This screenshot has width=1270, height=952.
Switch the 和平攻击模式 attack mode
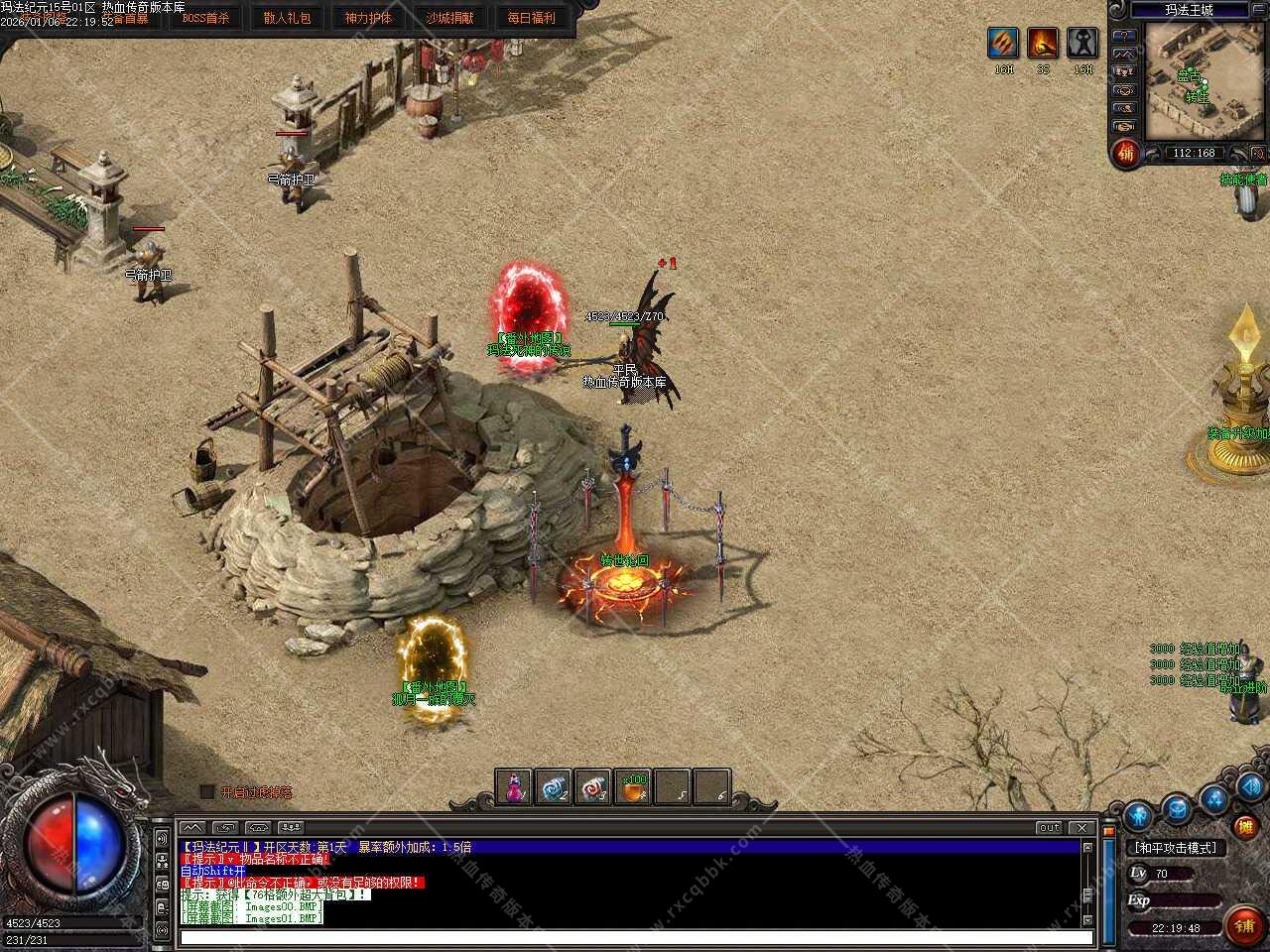point(1175,848)
